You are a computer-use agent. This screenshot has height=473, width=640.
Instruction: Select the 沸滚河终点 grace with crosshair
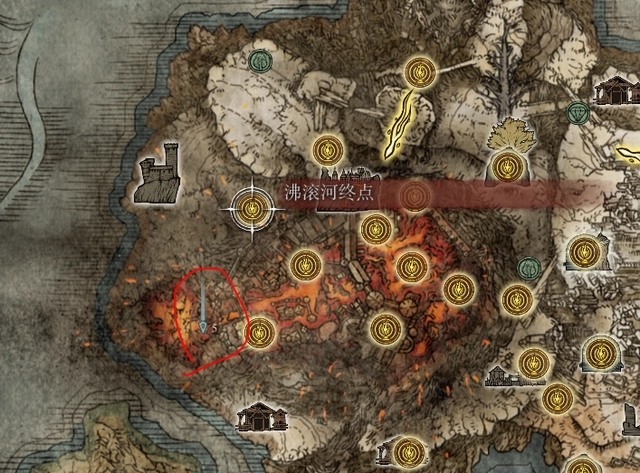tap(253, 208)
